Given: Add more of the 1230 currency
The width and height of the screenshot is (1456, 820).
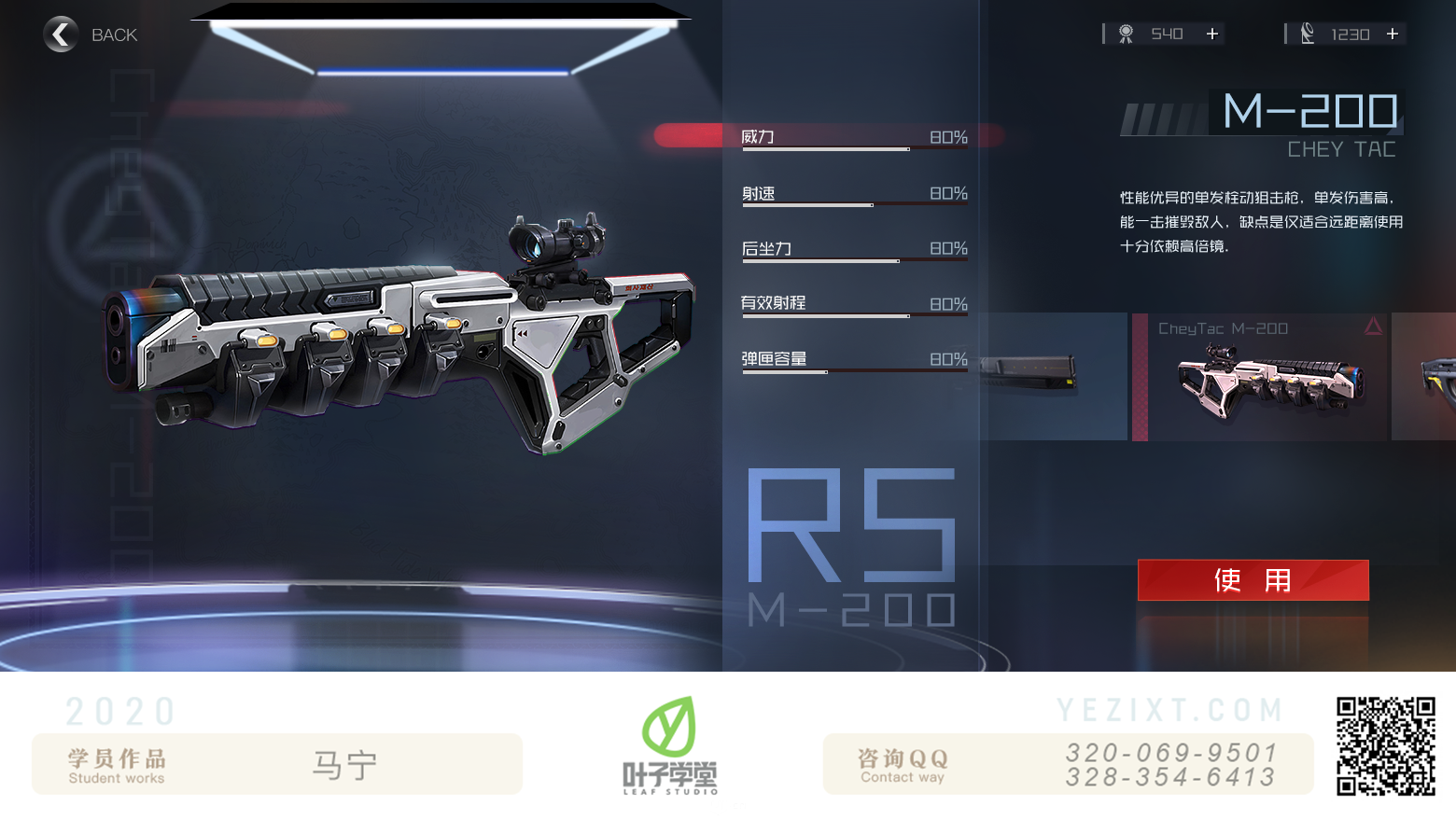Looking at the screenshot, I should 1393,34.
